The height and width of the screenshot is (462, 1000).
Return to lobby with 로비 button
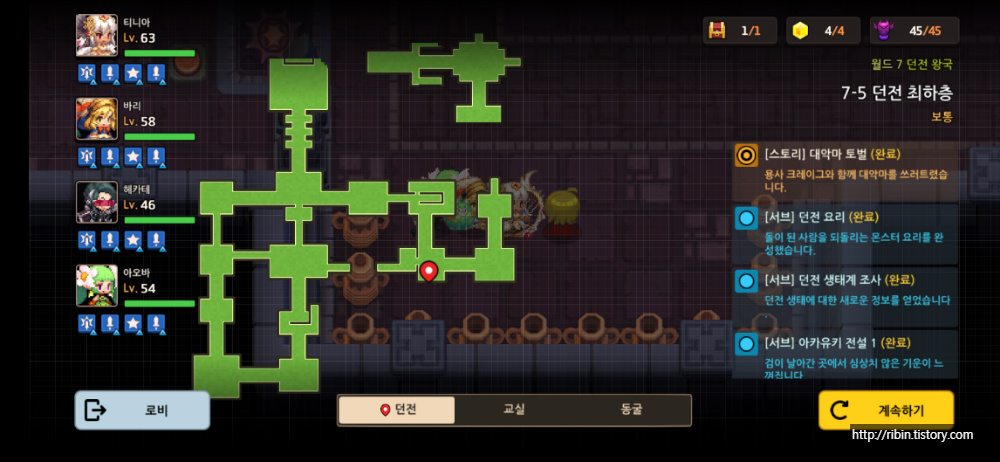(x=142, y=410)
